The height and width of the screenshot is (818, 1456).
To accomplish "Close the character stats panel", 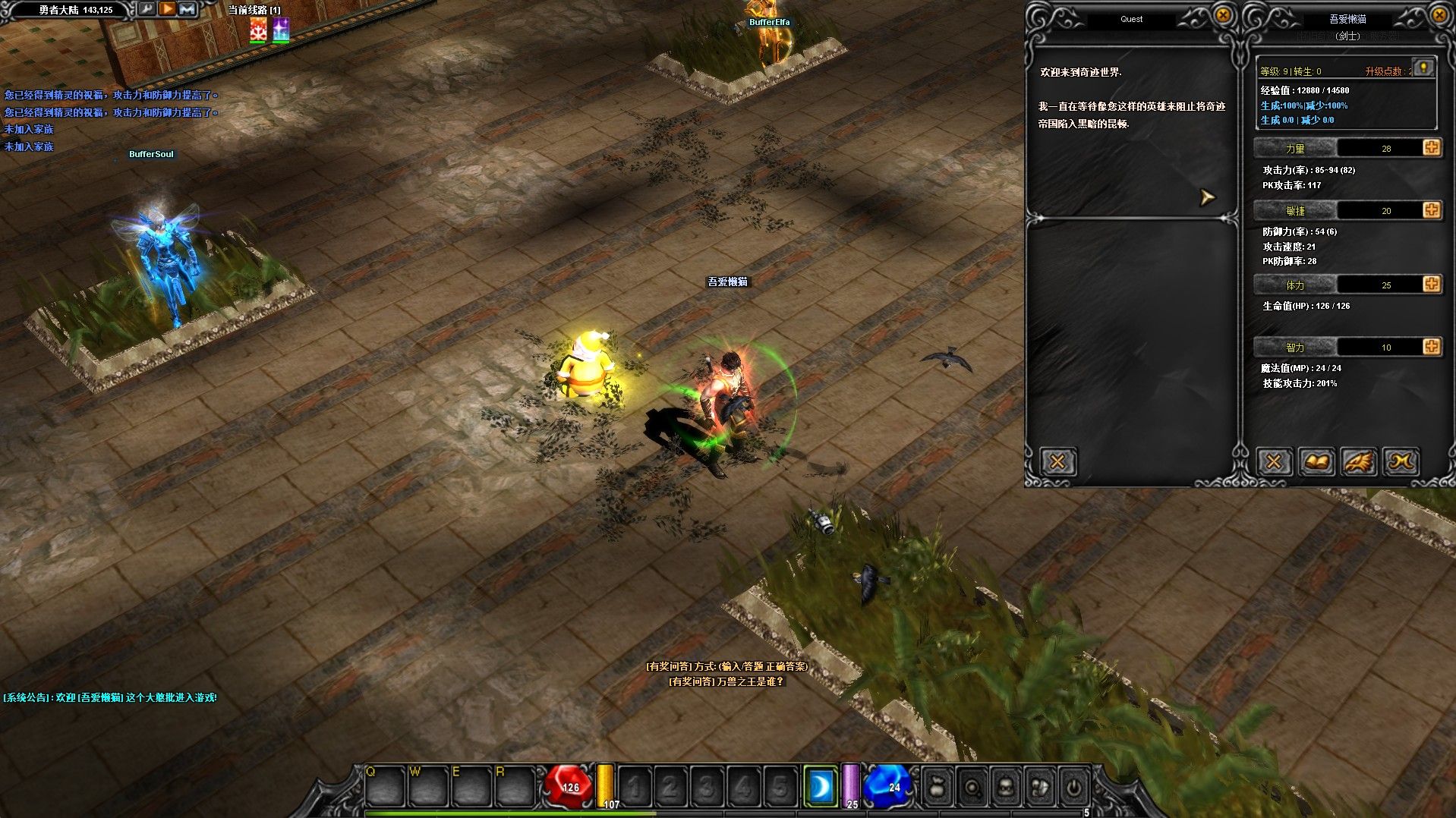I will click(1439, 15).
